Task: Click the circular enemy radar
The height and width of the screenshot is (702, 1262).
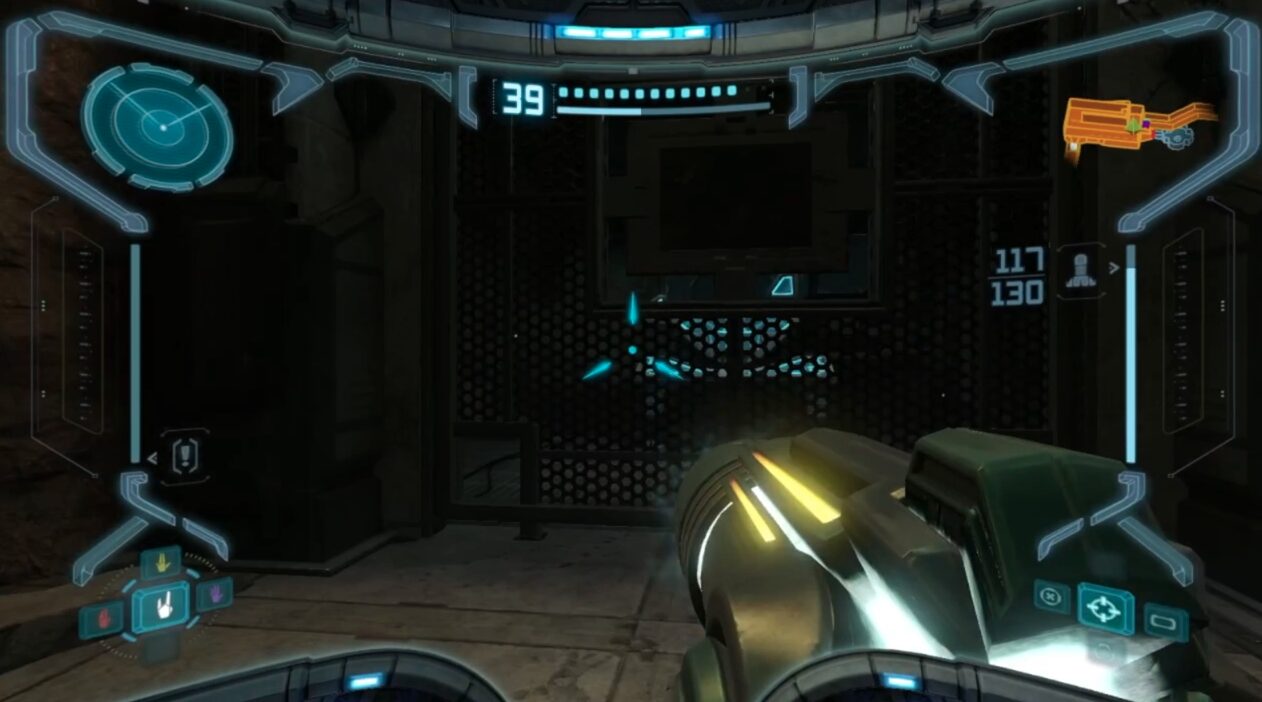Action: pyautogui.click(x=157, y=127)
